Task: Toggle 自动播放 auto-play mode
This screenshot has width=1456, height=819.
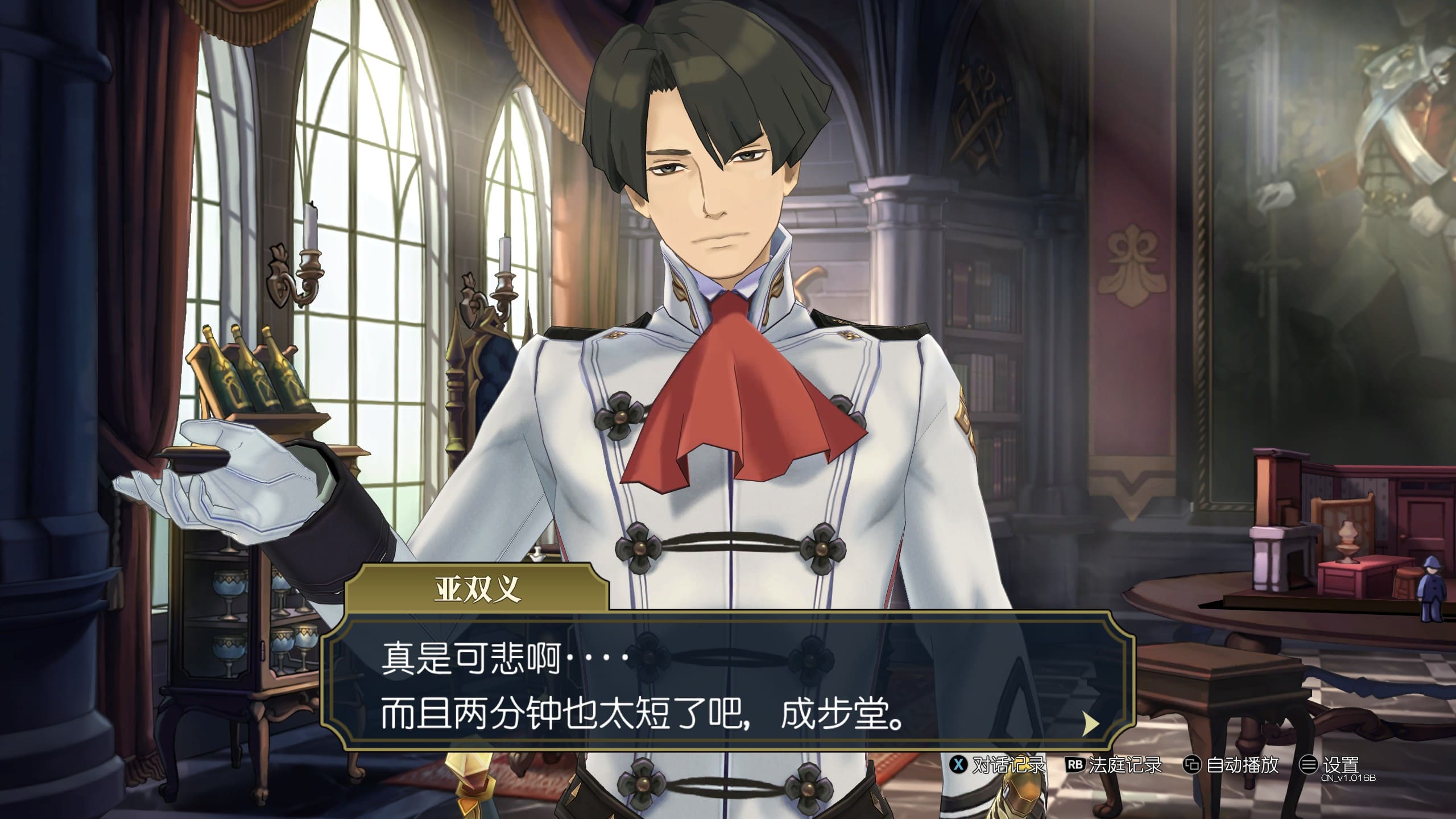Action: pos(1231,765)
